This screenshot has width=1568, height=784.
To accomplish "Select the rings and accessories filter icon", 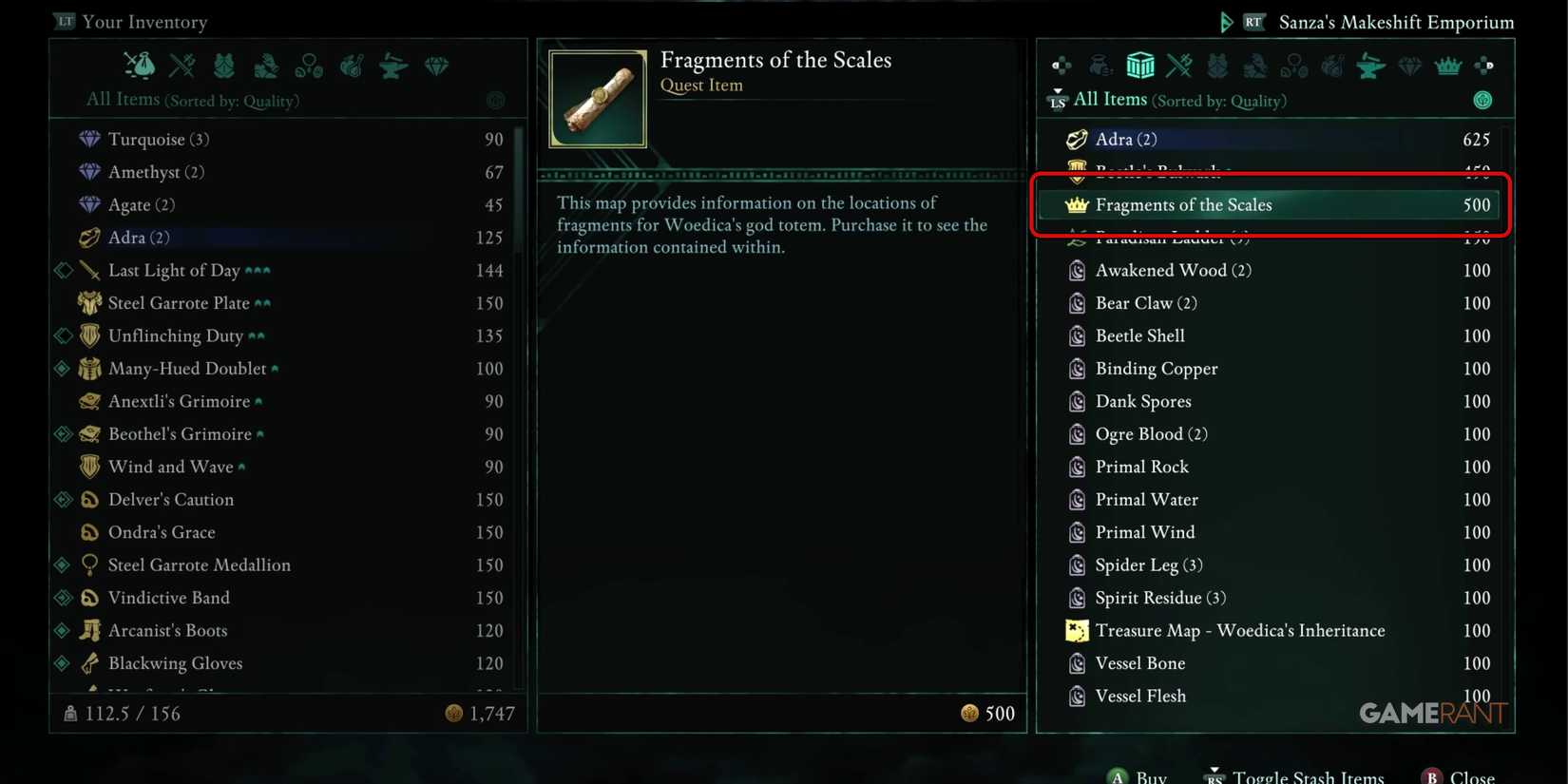I will click(310, 65).
